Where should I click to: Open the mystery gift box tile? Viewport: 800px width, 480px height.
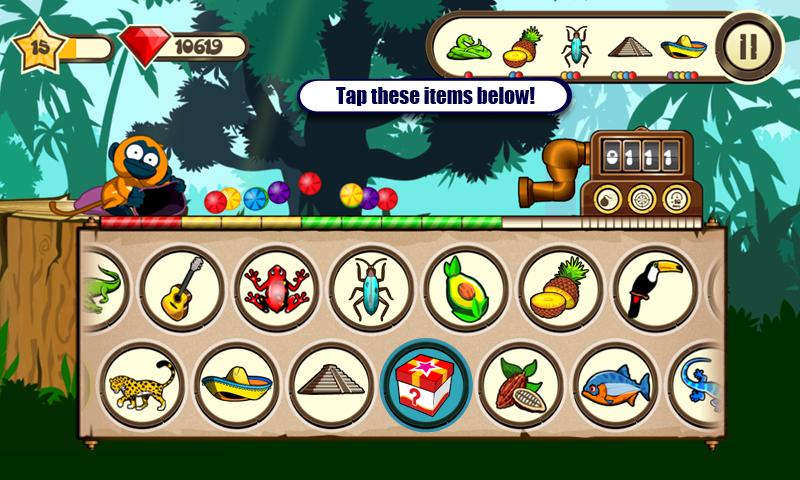[x=426, y=385]
